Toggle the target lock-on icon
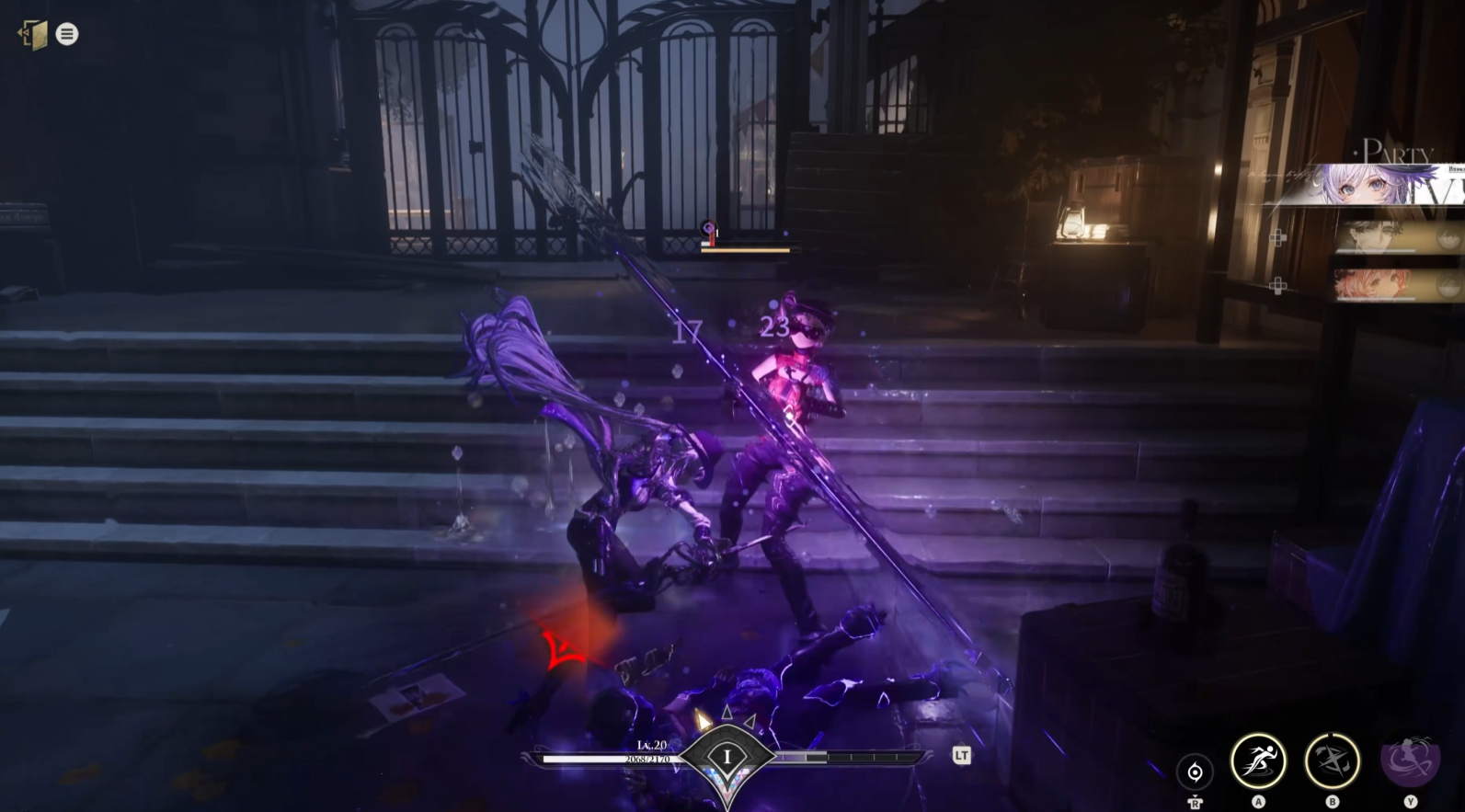This screenshot has width=1465, height=812. [1195, 772]
